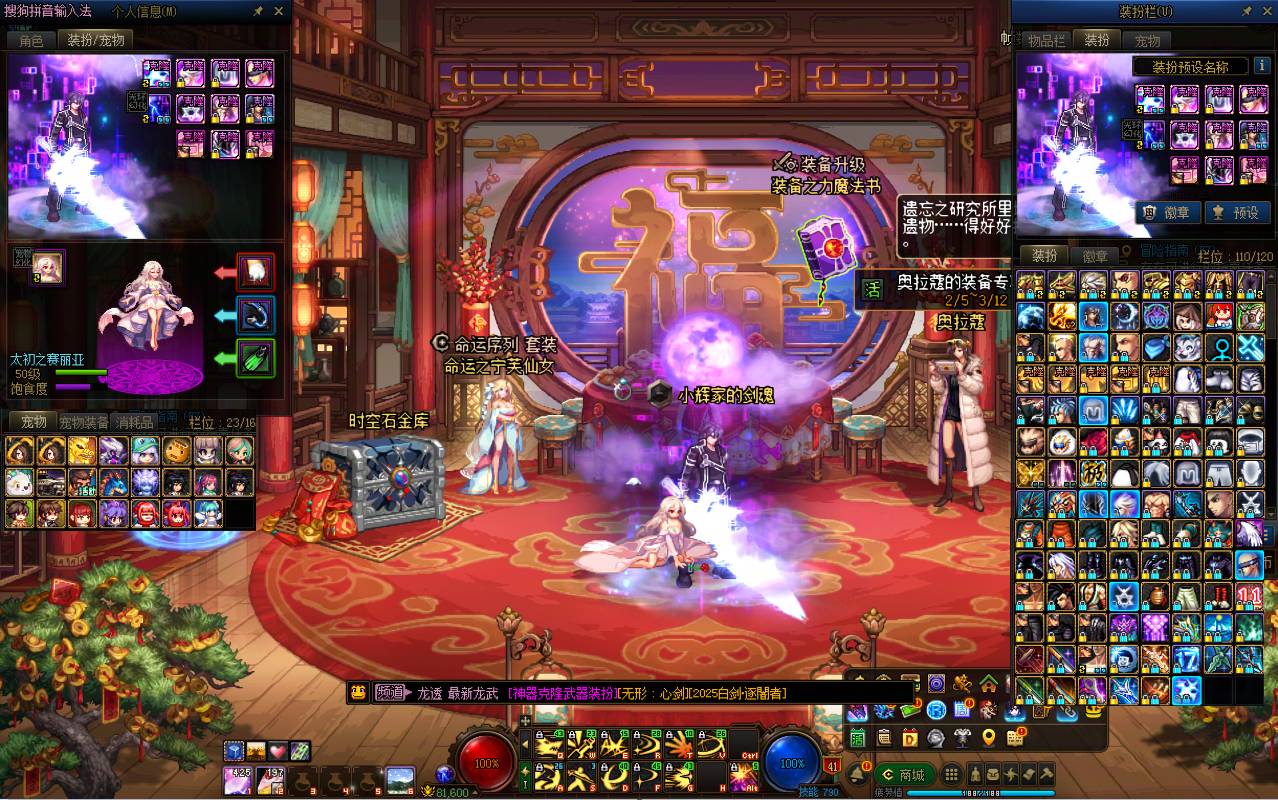This screenshot has width=1278, height=800.
Task: Close the 装扮栏 avatar inventory window
Action: (1265, 11)
